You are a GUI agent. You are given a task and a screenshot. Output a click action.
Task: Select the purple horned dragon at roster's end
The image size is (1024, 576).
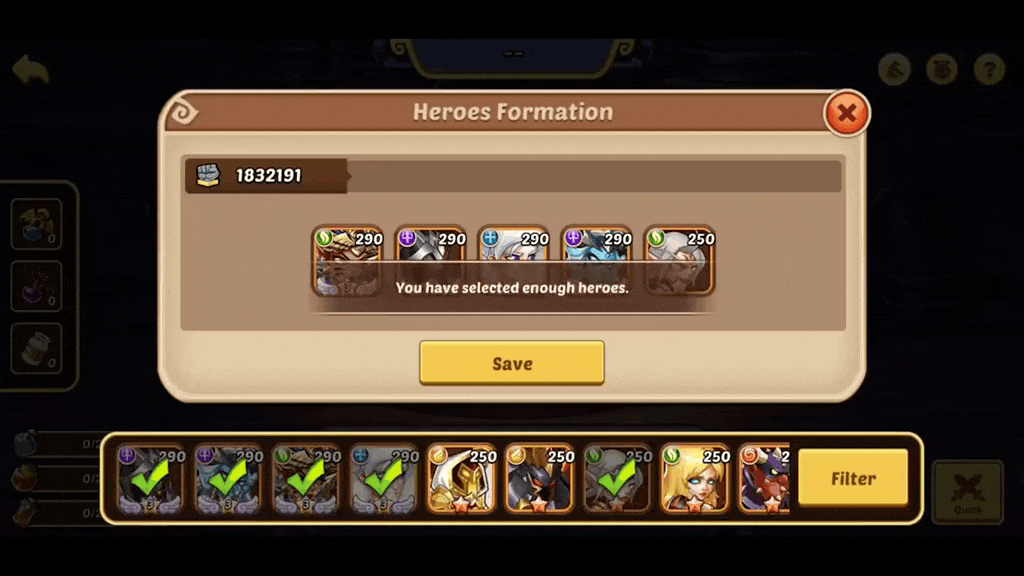click(766, 479)
